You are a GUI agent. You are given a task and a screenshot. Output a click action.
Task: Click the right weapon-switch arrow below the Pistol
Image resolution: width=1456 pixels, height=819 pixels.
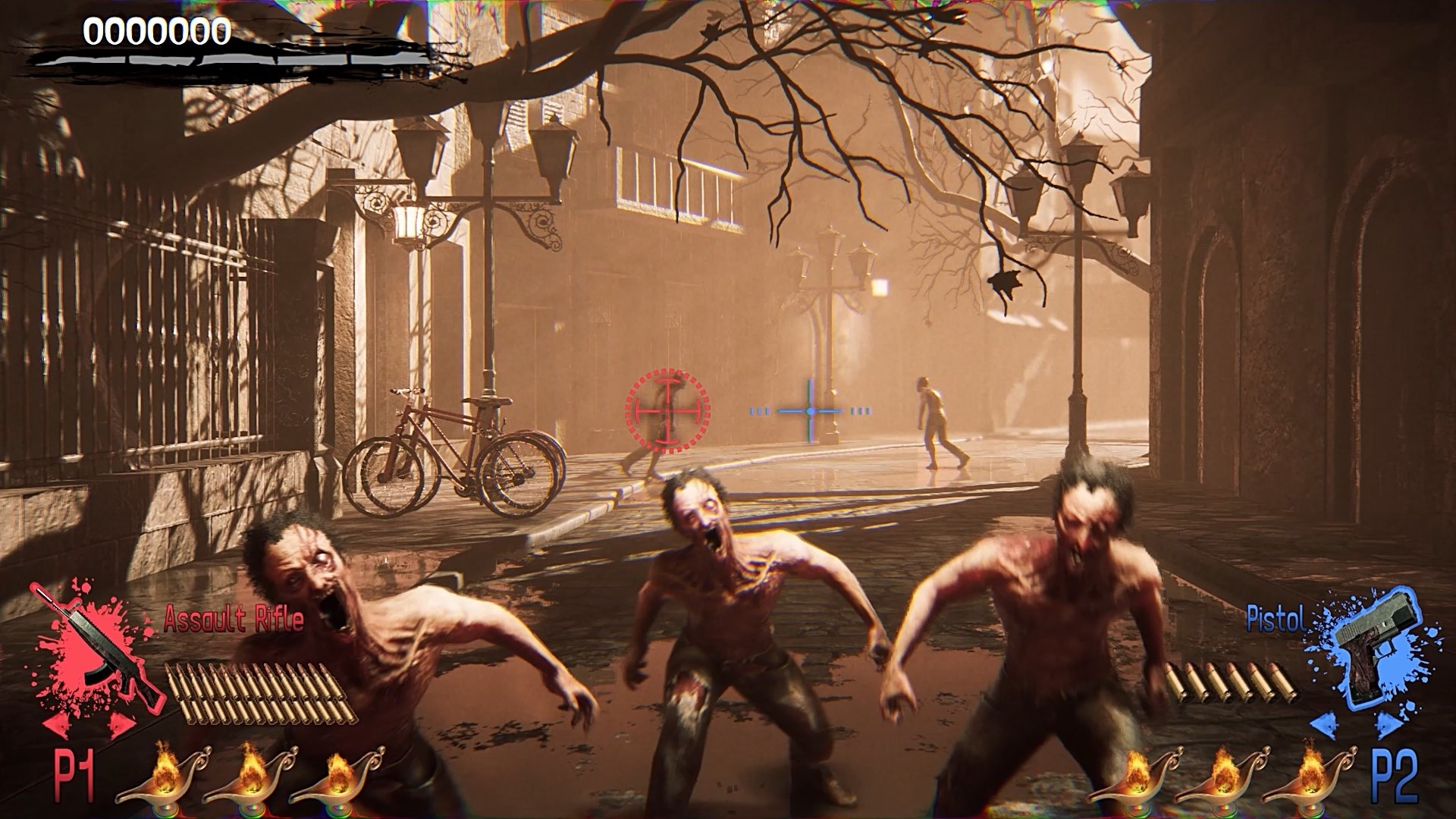tap(1389, 725)
